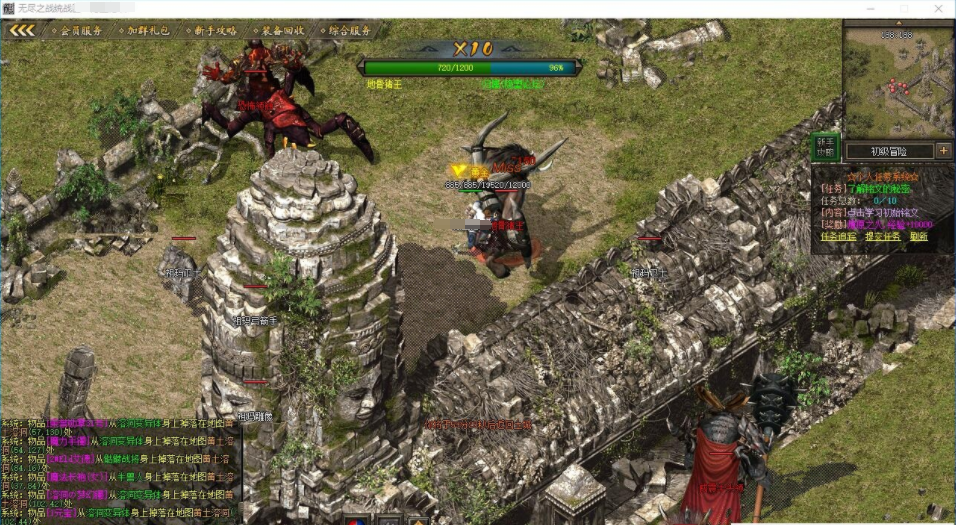956x525 pixels.
Task: Select the 初级冒险 bar under the minimap
Action: point(889,151)
